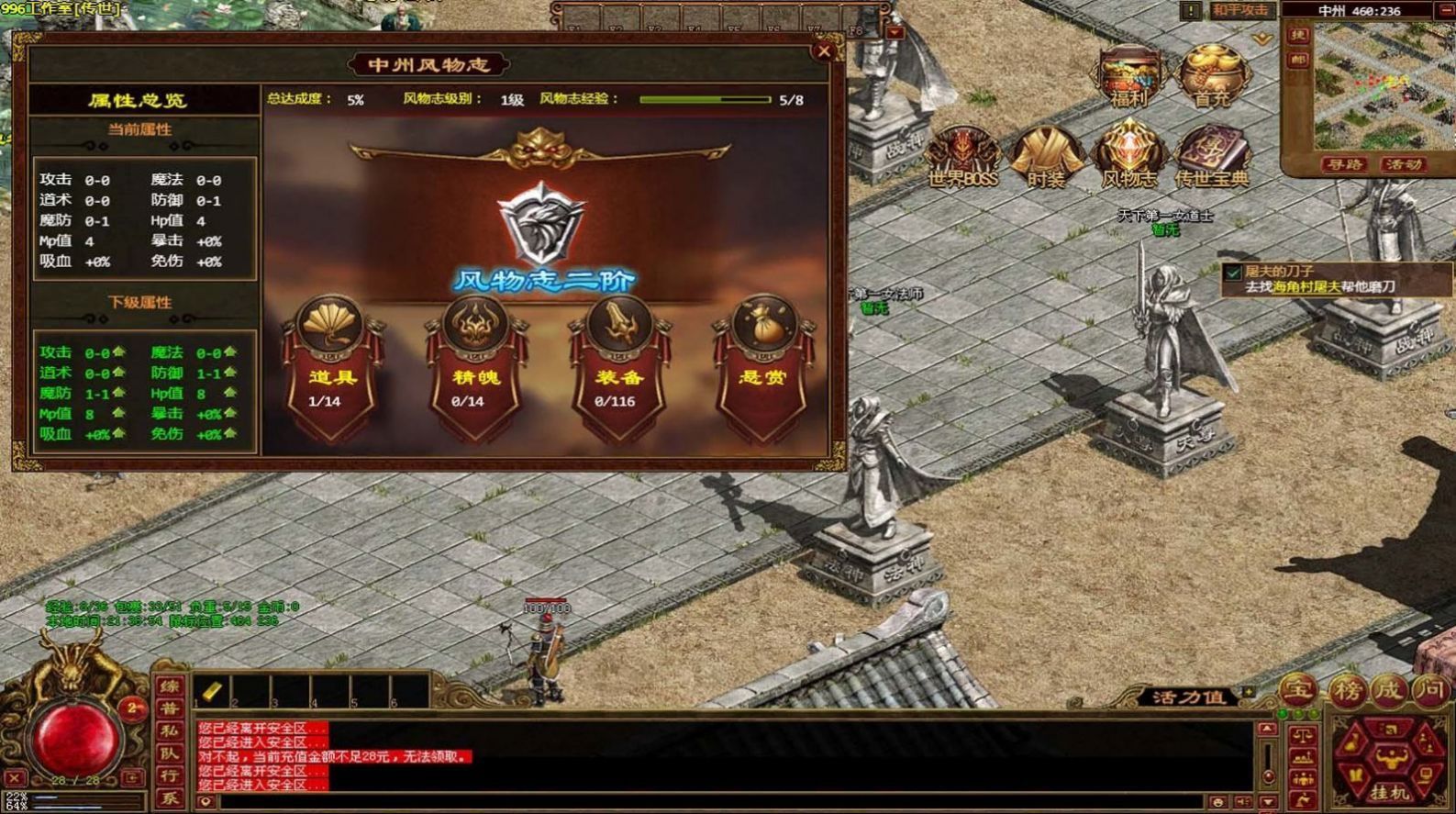The width and height of the screenshot is (1456, 814).
Task: Open the 福利 welfare chest icon
Action: pos(1129,75)
